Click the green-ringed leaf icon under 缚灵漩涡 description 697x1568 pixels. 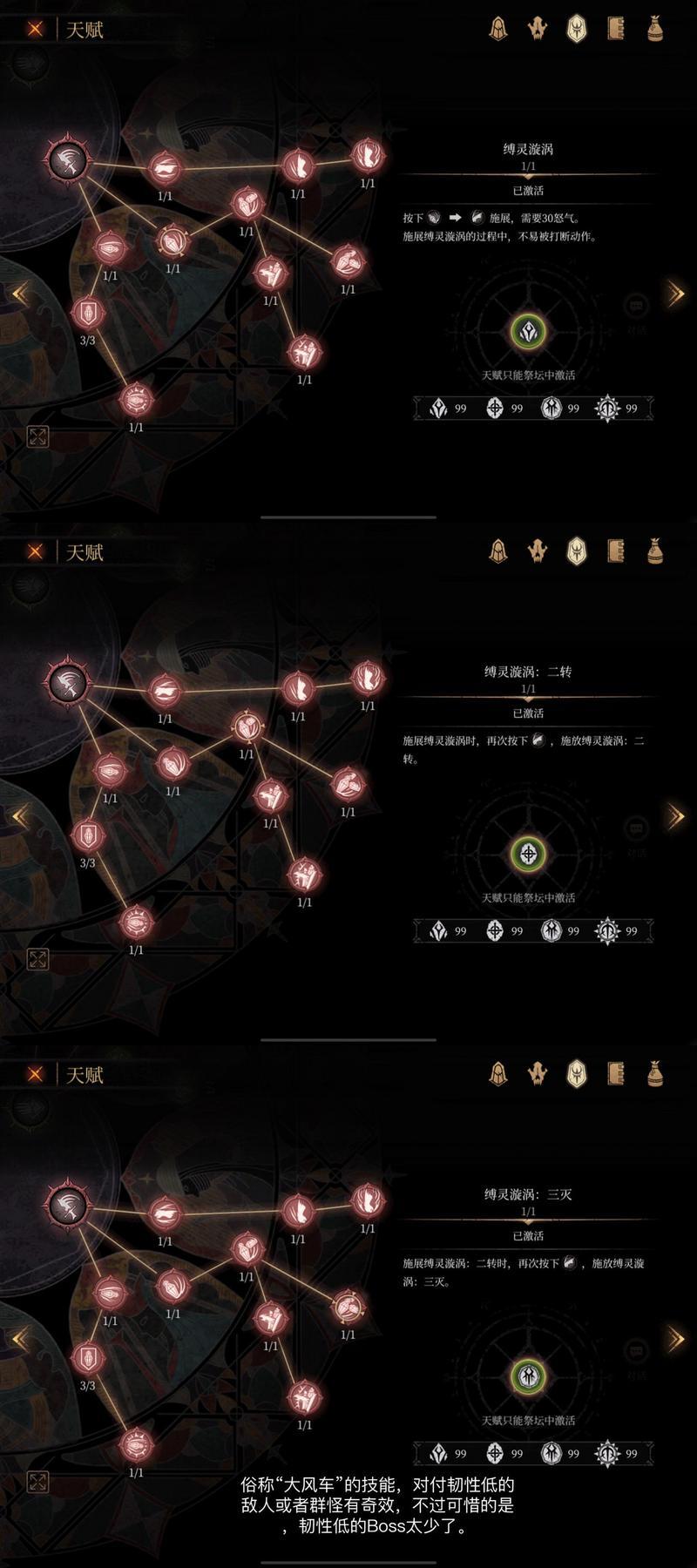pos(528,331)
